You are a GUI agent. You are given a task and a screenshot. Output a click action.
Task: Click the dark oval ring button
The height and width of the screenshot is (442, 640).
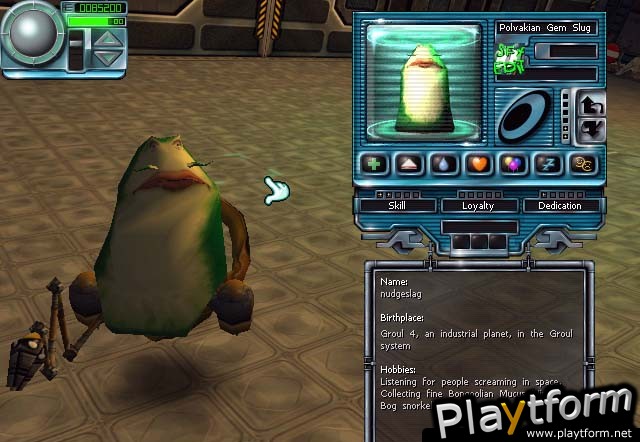click(526, 116)
